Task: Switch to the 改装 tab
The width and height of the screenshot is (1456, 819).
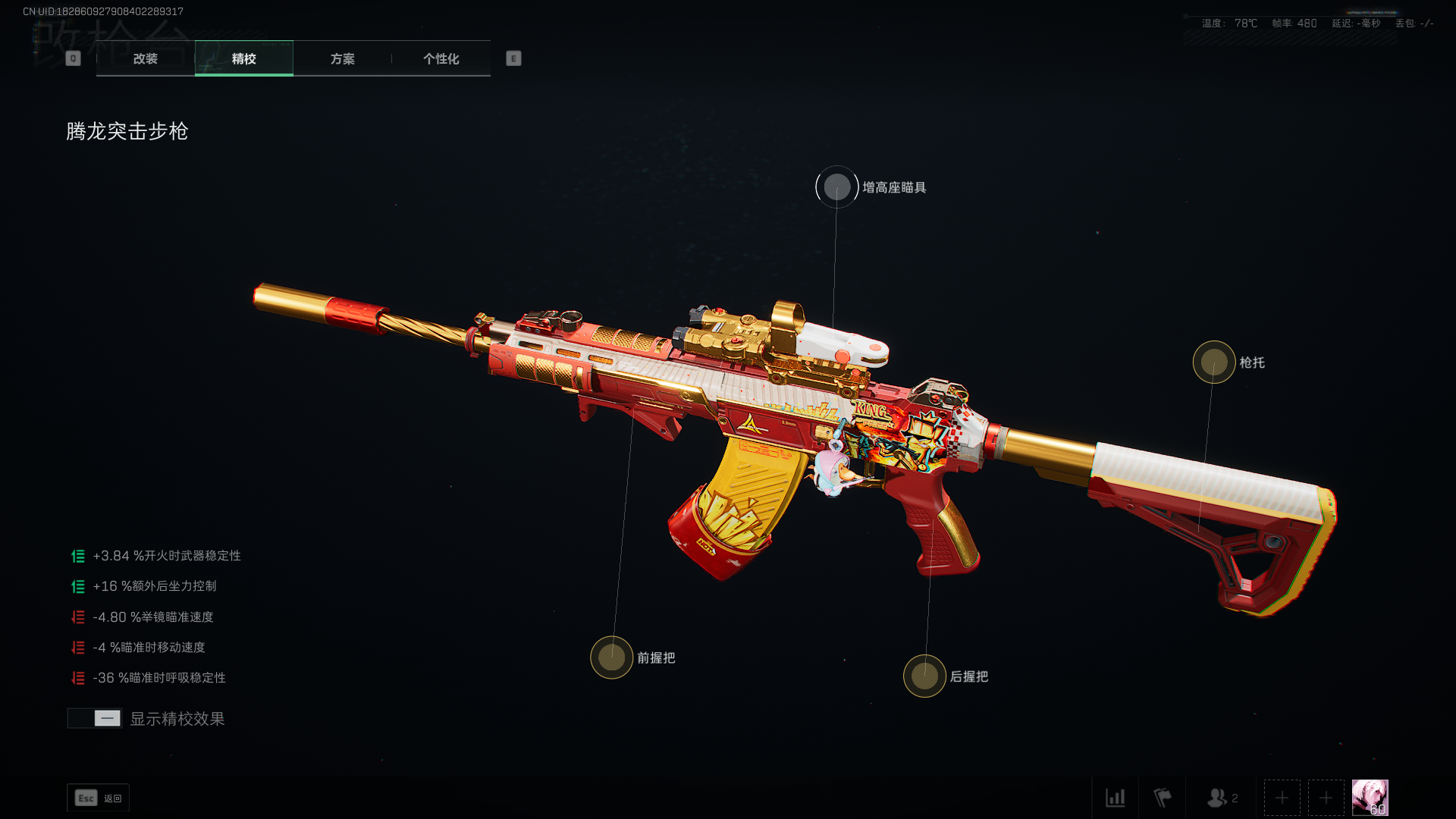Action: [145, 58]
